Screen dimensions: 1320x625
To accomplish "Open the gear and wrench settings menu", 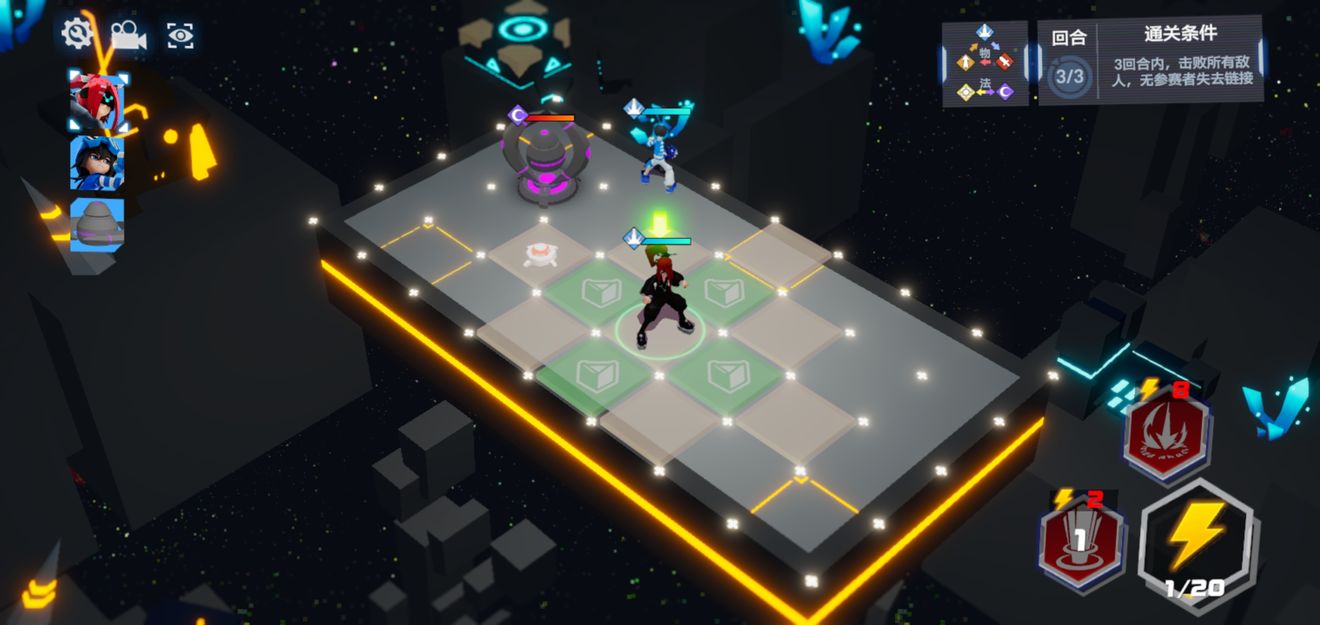I will (77, 34).
